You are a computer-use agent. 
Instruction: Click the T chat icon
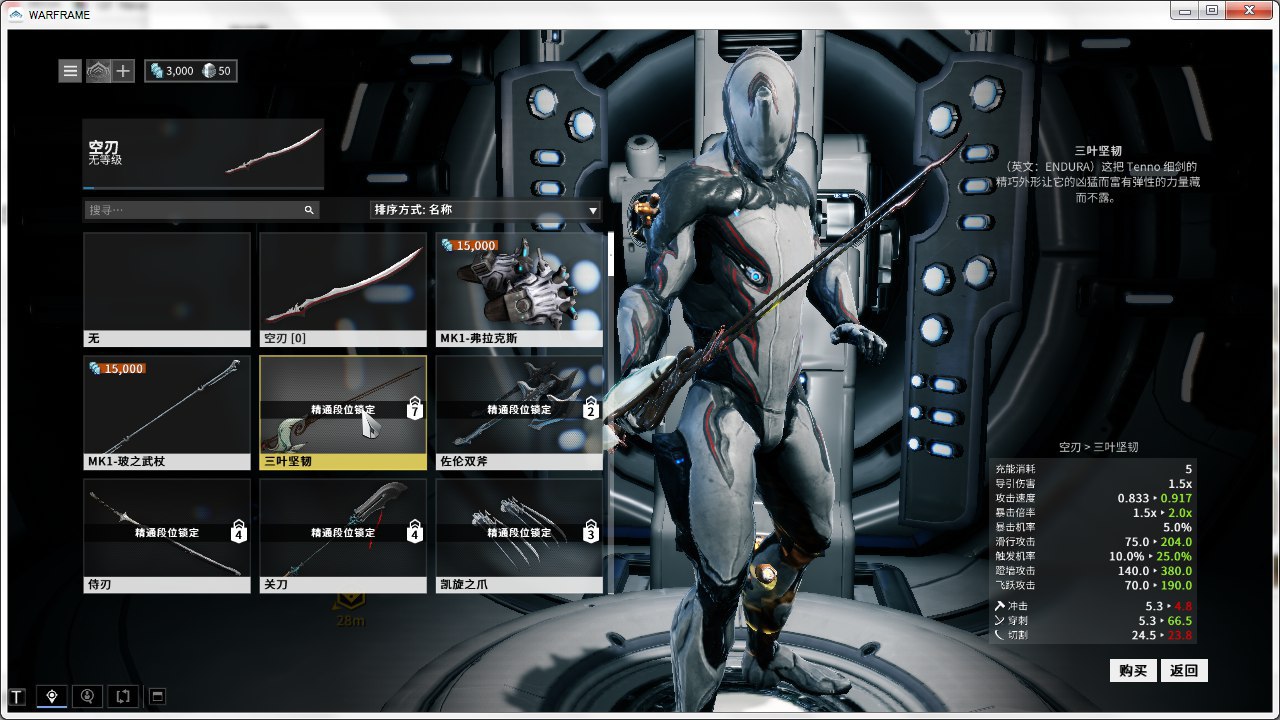point(17,696)
